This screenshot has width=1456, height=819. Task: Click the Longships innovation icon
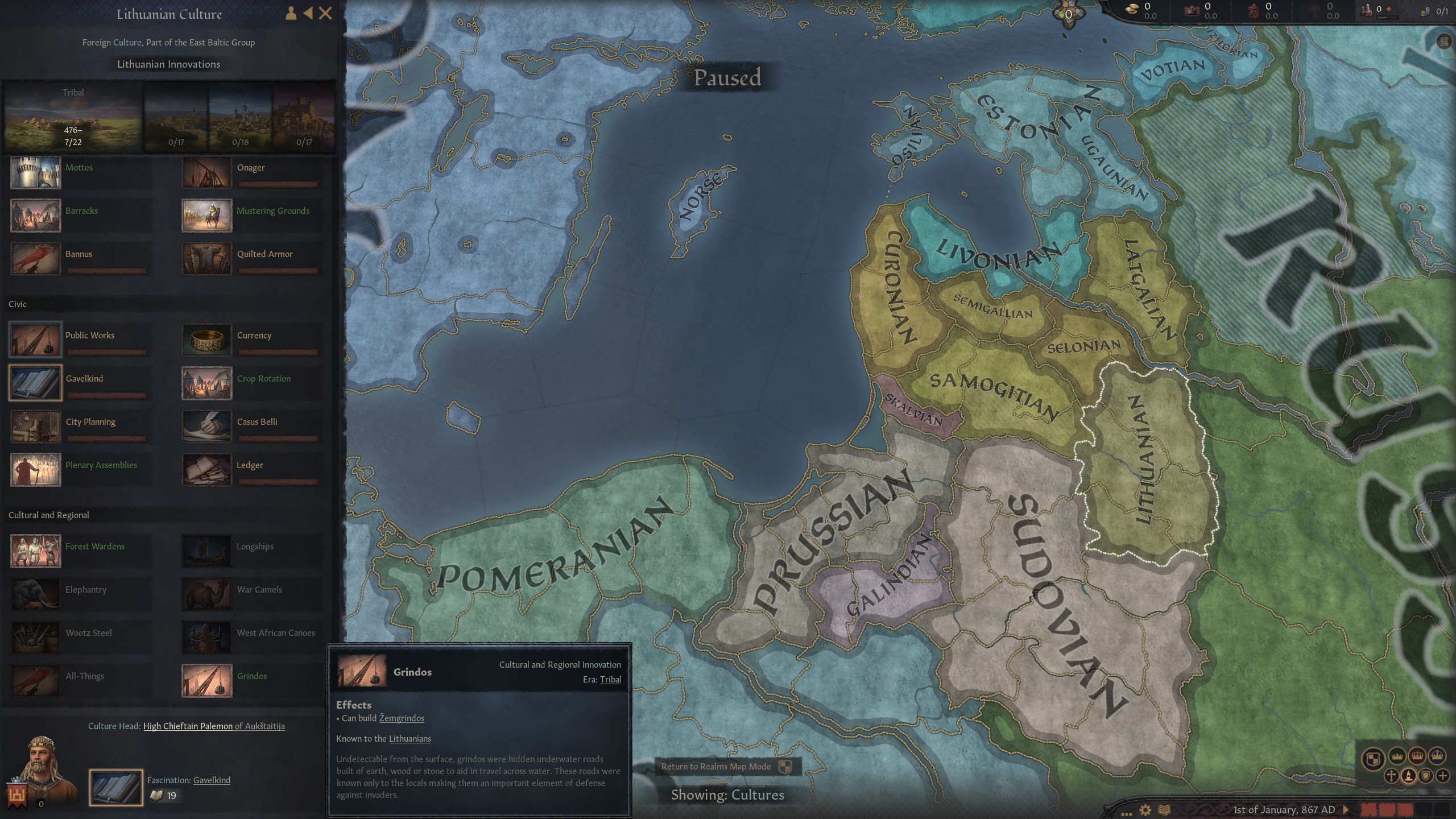point(206,551)
